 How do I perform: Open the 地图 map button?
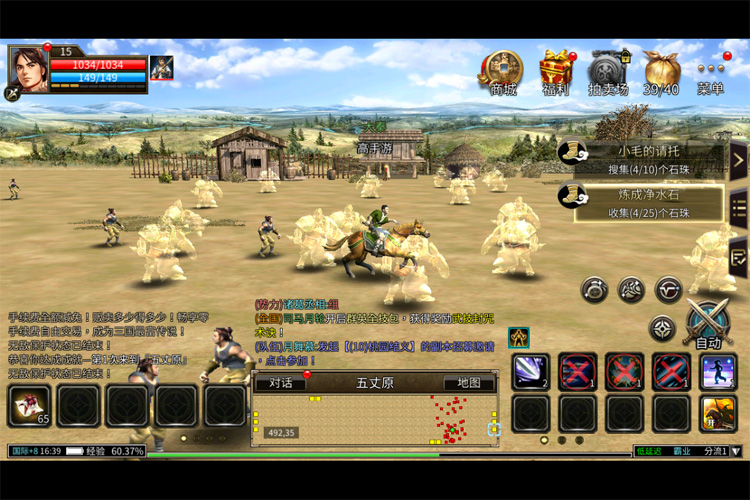[x=469, y=383]
